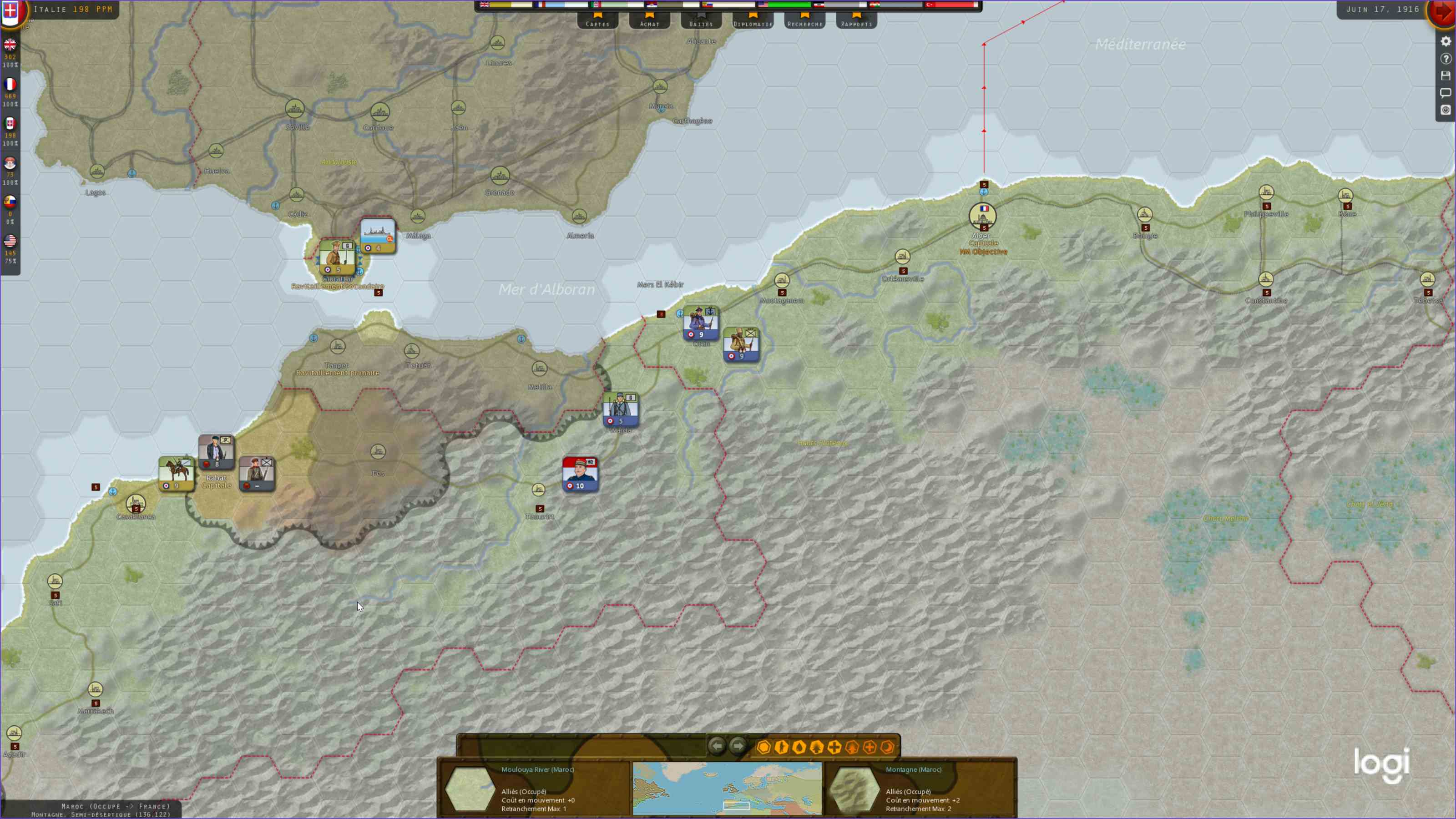Toggle the soldier unit hexagon overlay
Viewport: 1456px width, 819px height.
pyautogui.click(x=781, y=747)
